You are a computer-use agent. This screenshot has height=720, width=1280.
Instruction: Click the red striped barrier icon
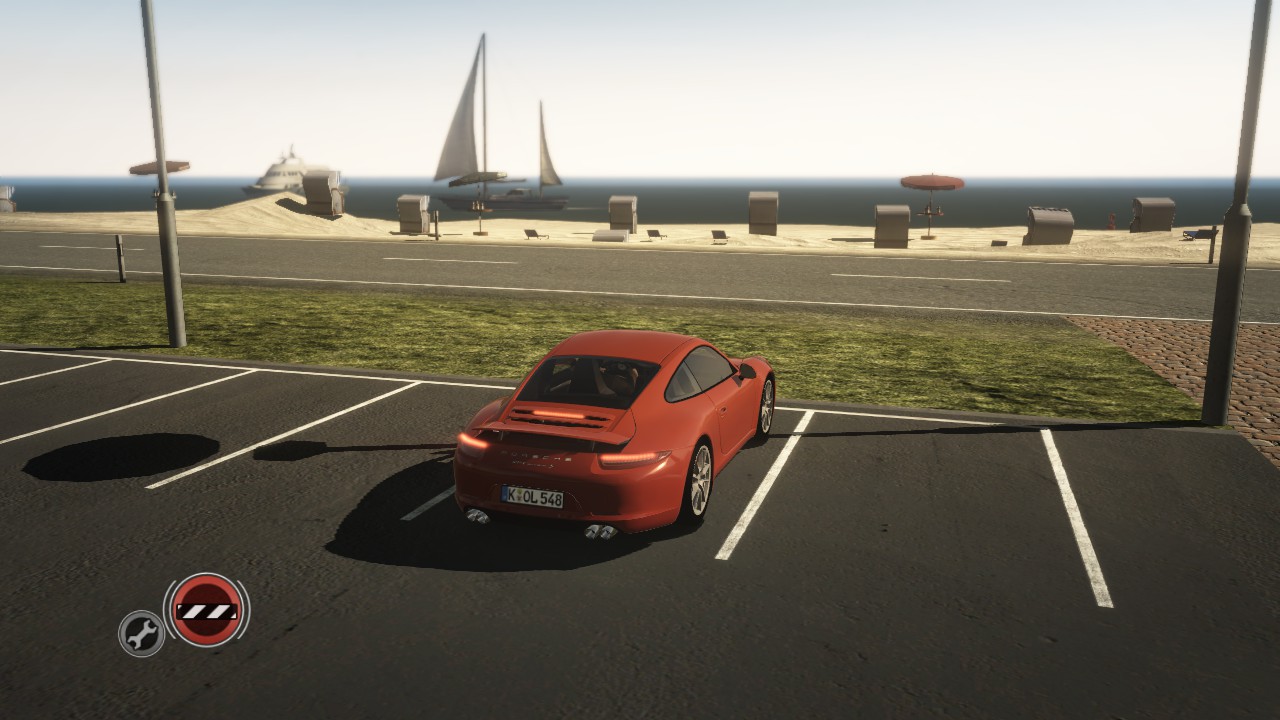tap(206, 609)
